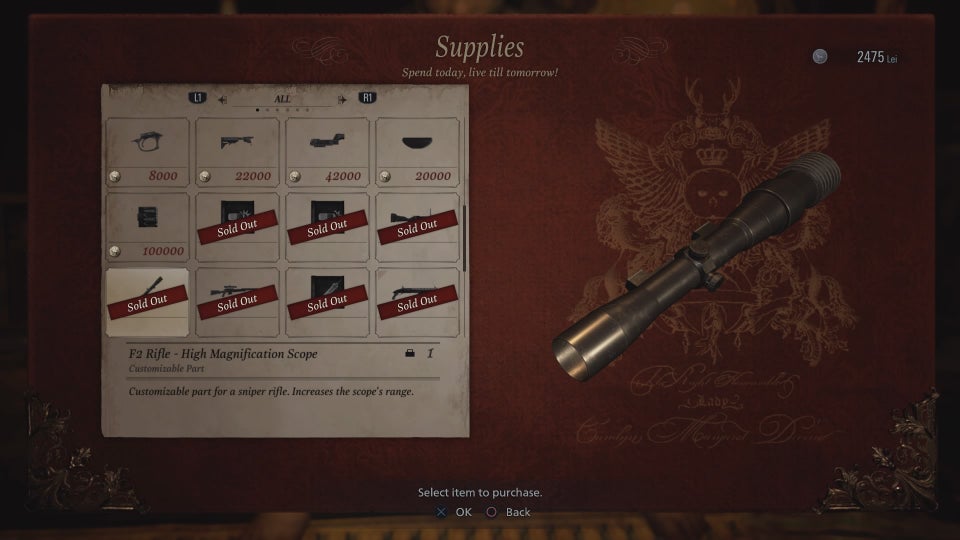Choose the 22000 Lei stock attachment
This screenshot has width=960, height=540.
[x=237, y=152]
